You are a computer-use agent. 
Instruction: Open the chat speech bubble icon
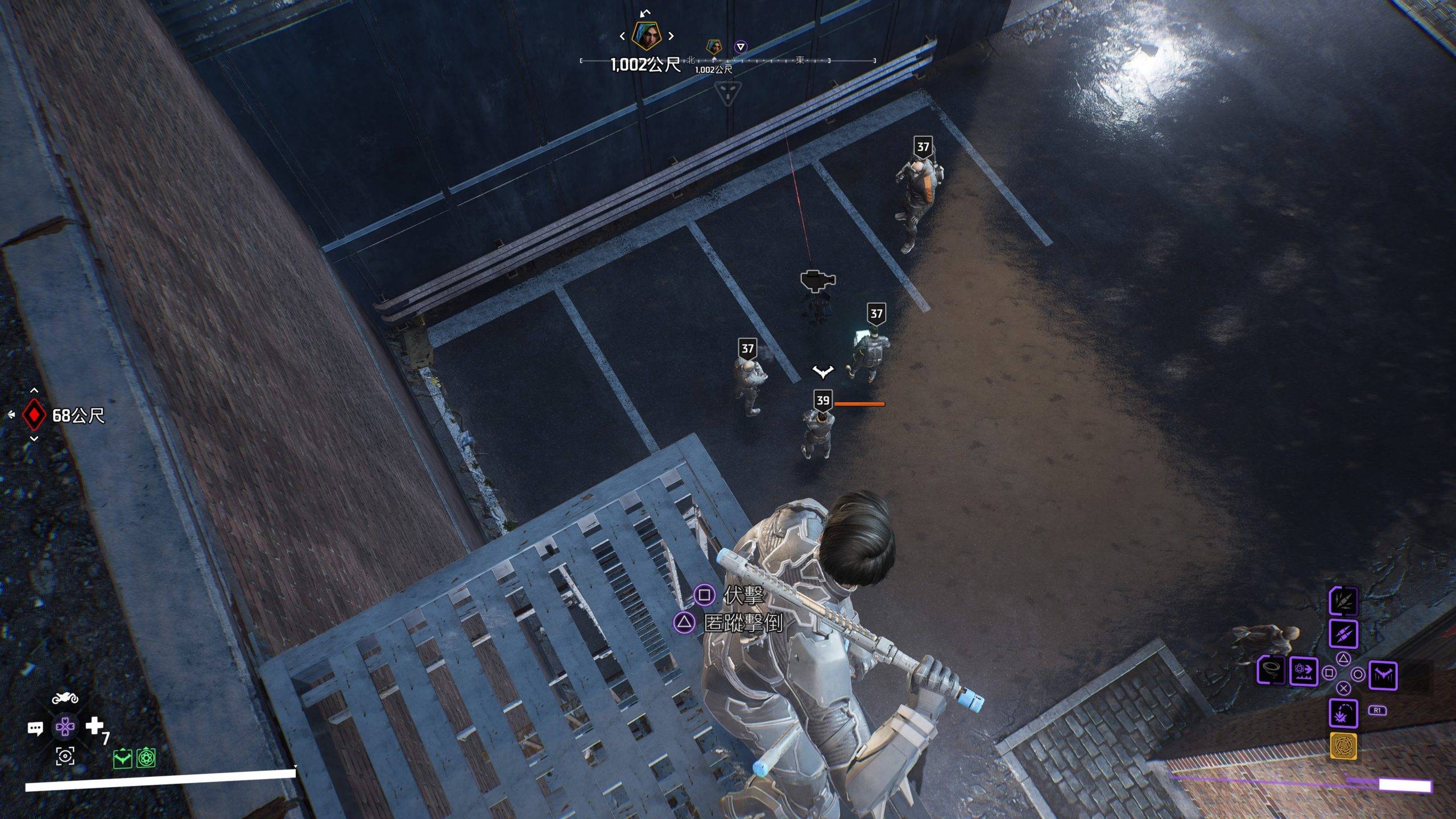point(35,728)
